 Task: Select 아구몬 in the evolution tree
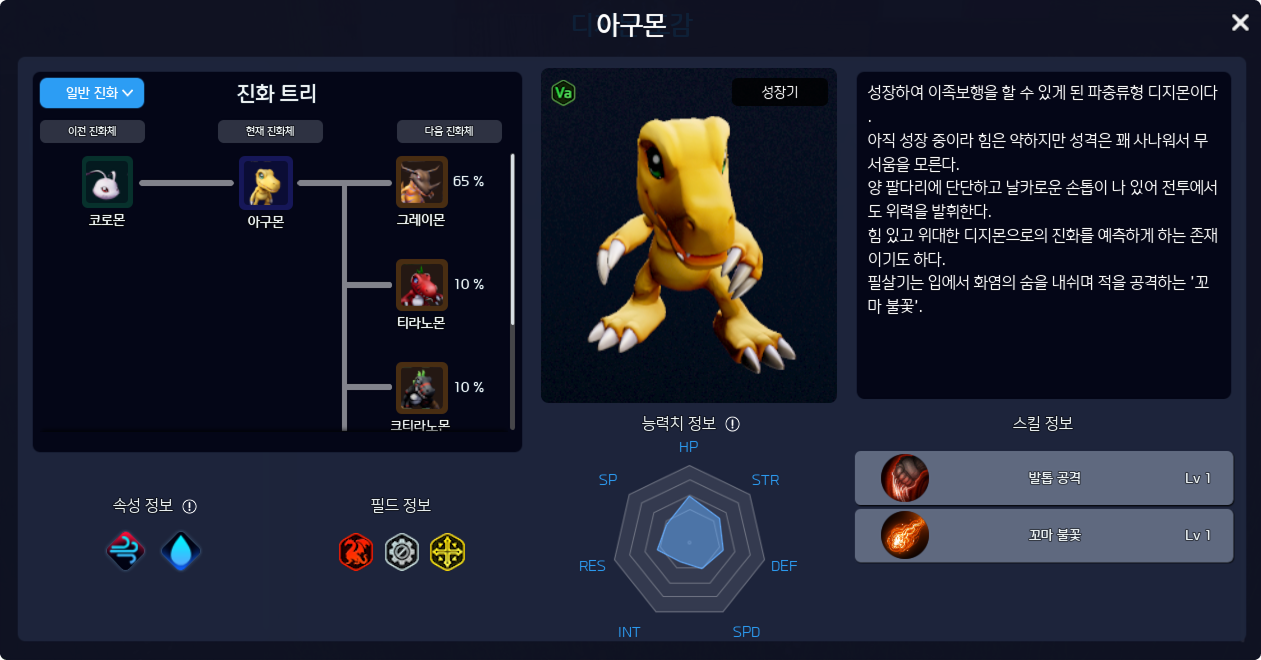[265, 182]
